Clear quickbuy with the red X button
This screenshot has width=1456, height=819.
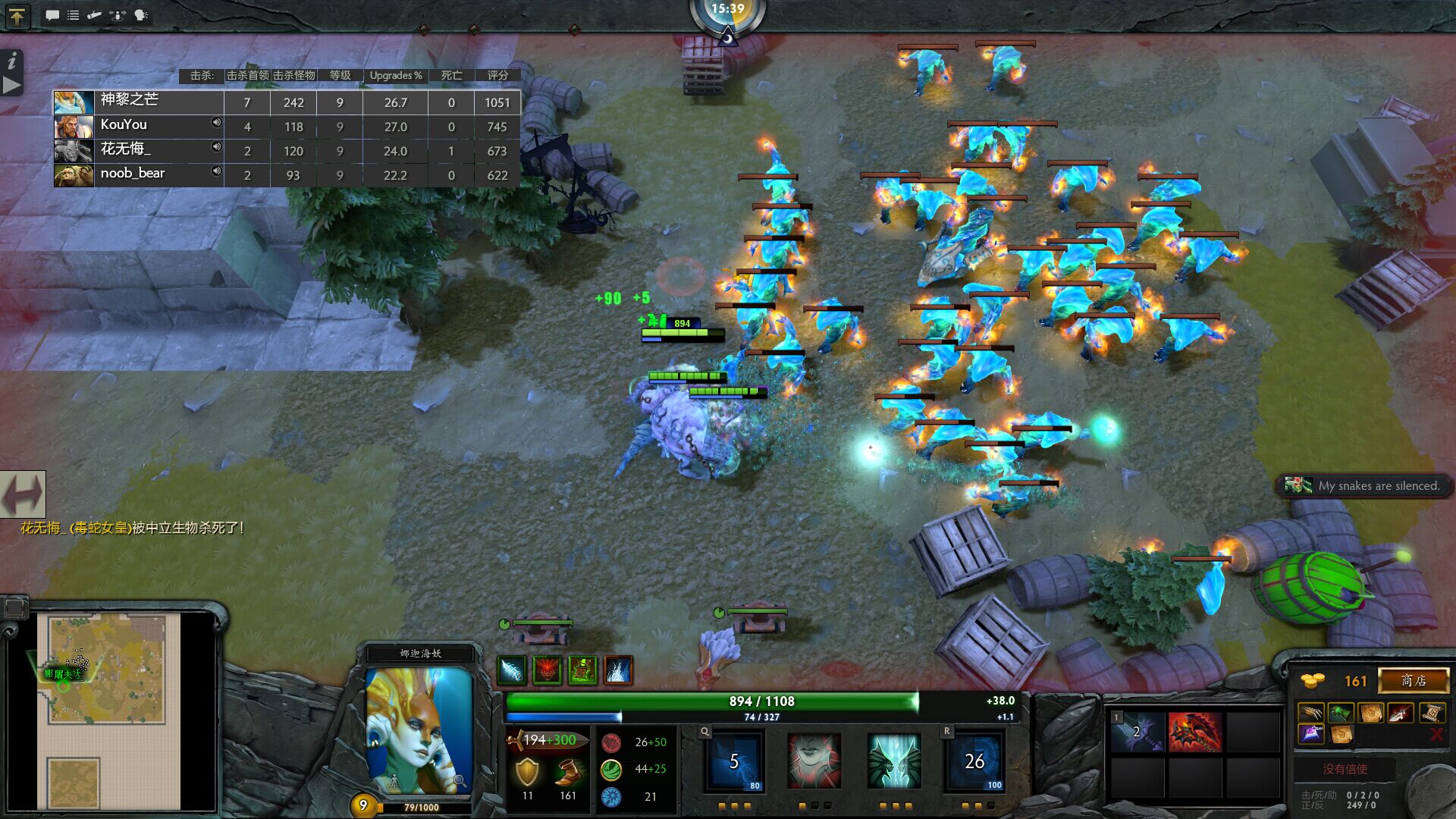click(1439, 734)
